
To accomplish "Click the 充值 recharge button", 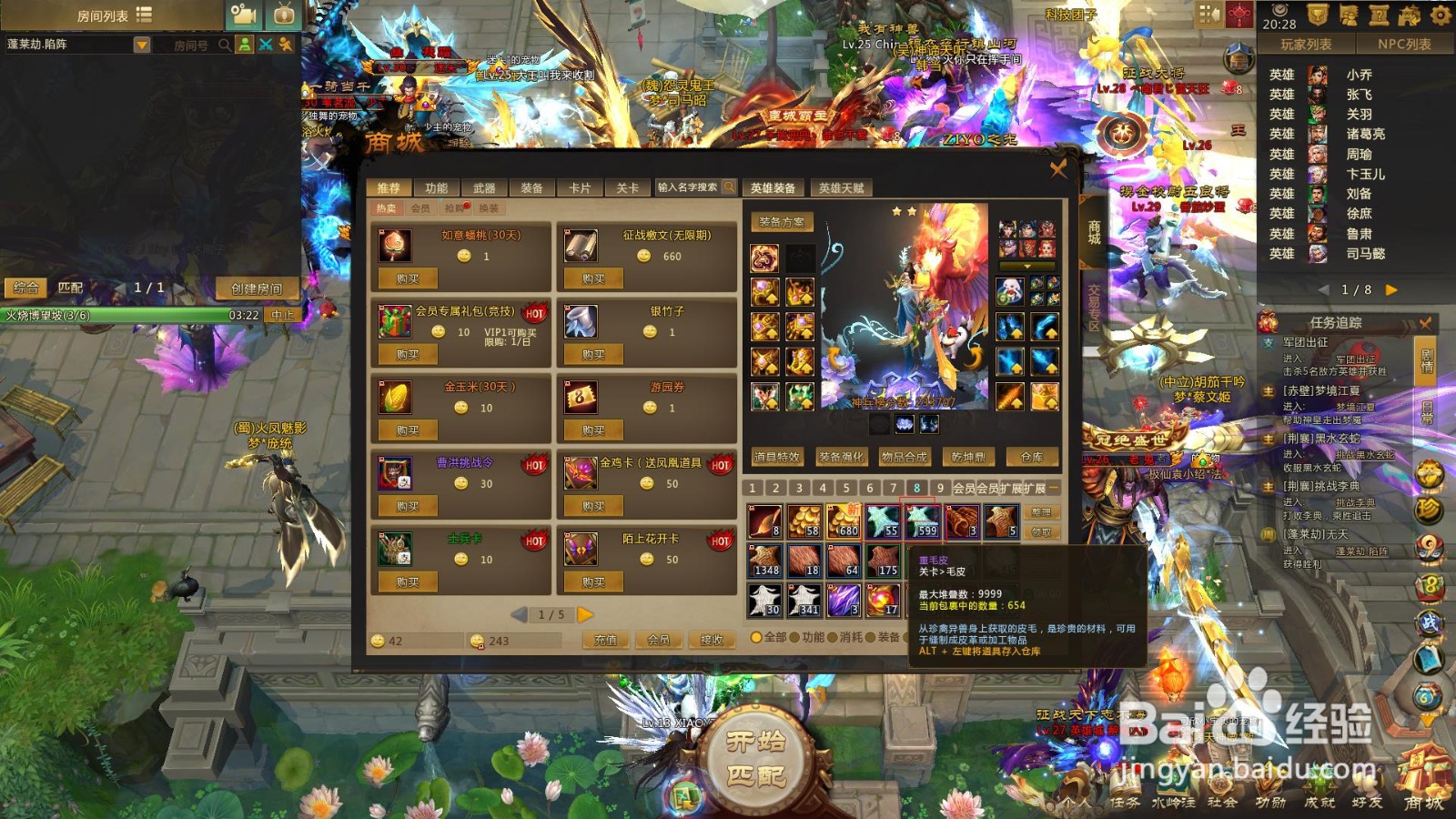I will pyautogui.click(x=606, y=641).
